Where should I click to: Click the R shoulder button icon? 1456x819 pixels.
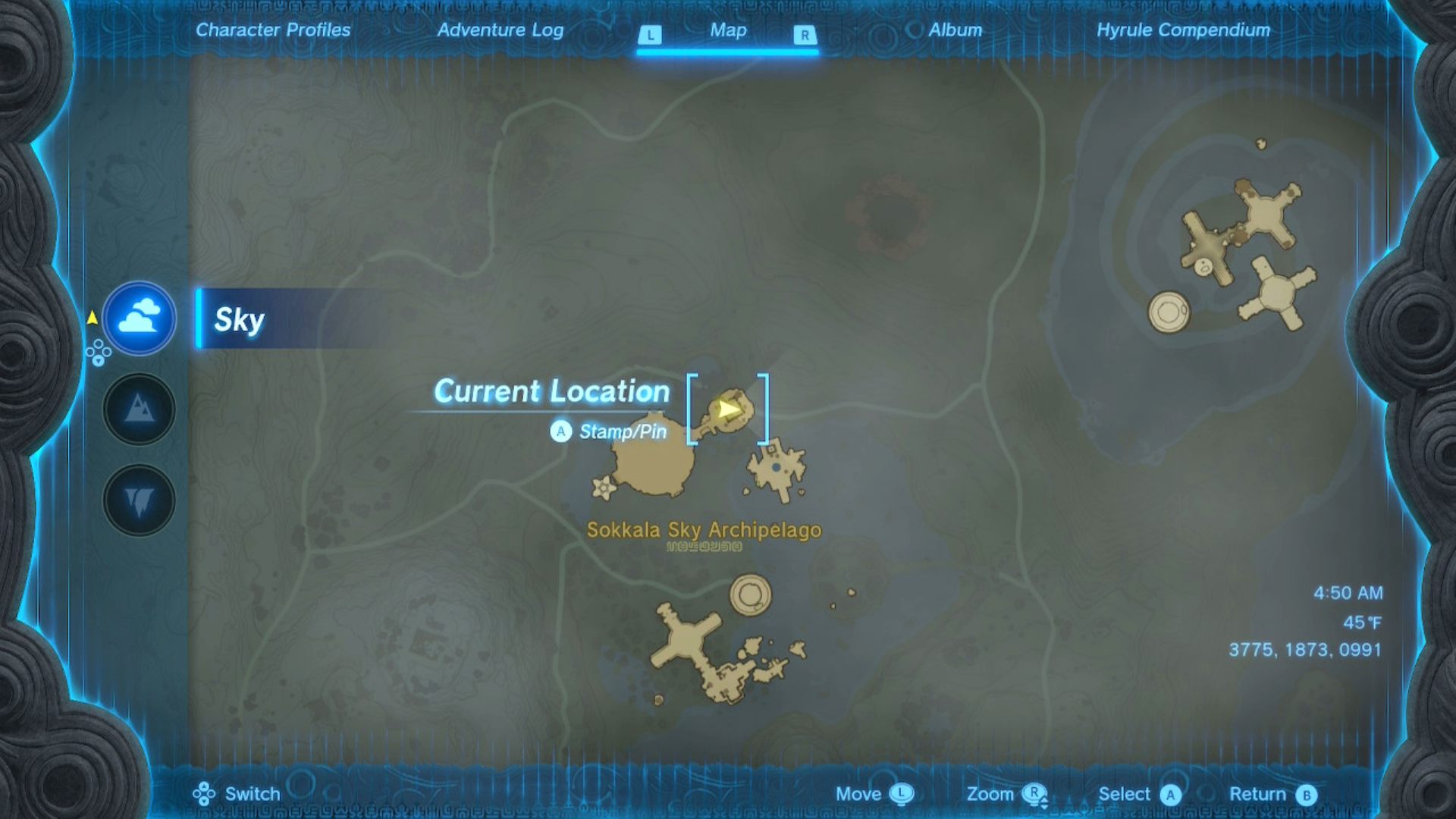click(x=804, y=34)
